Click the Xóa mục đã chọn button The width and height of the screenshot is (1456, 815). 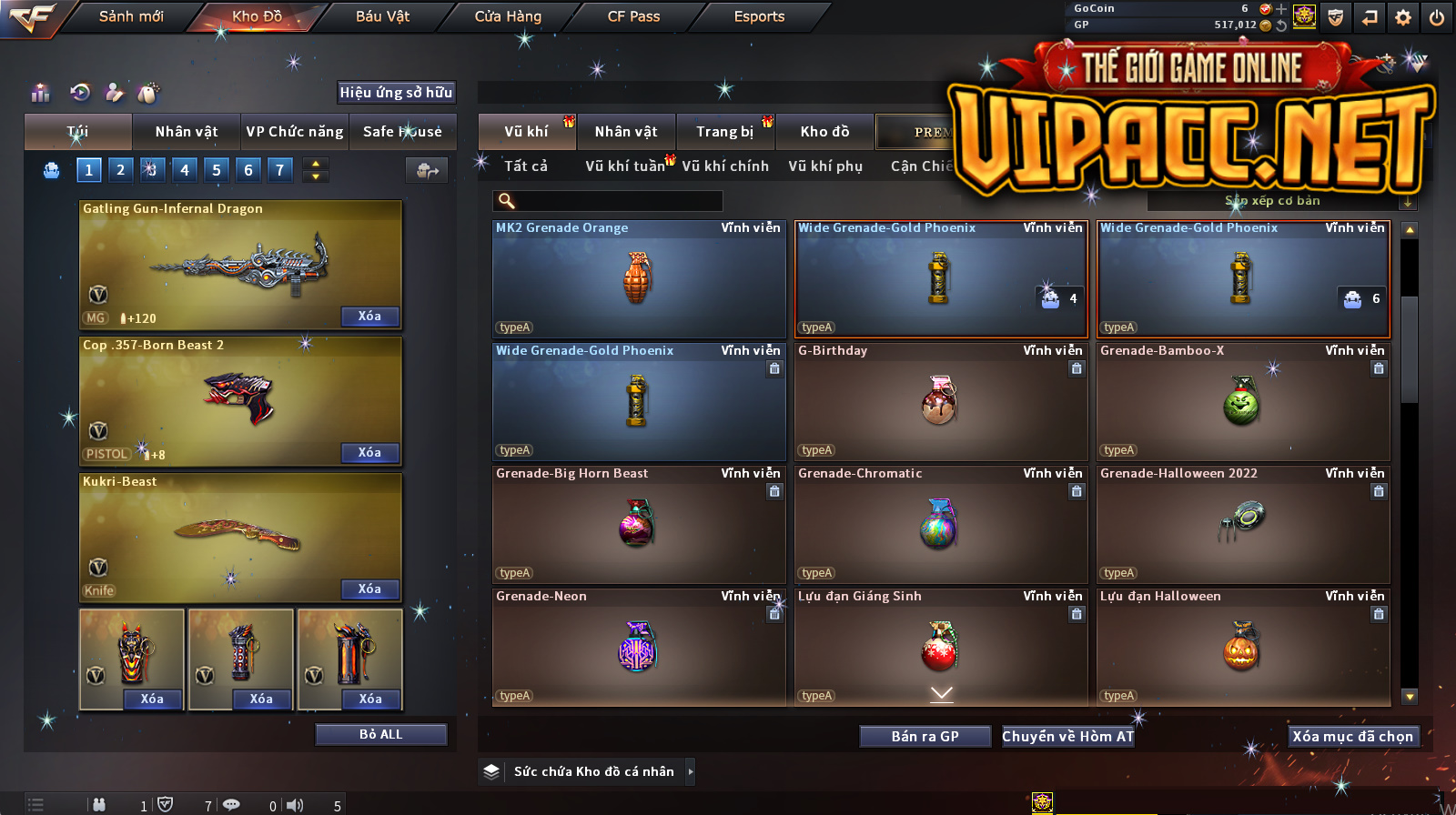[x=1352, y=737]
